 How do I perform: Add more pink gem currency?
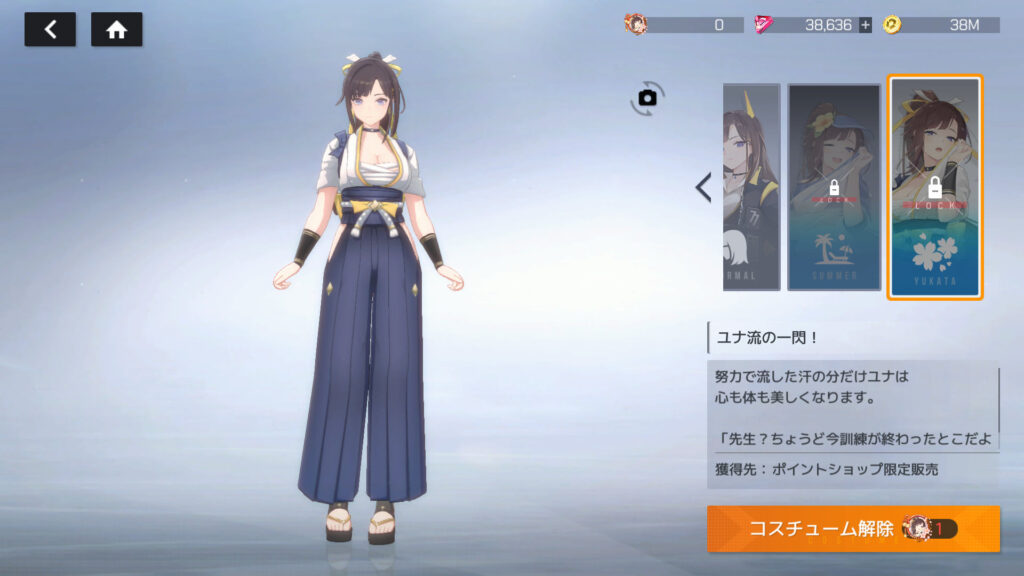(x=865, y=25)
